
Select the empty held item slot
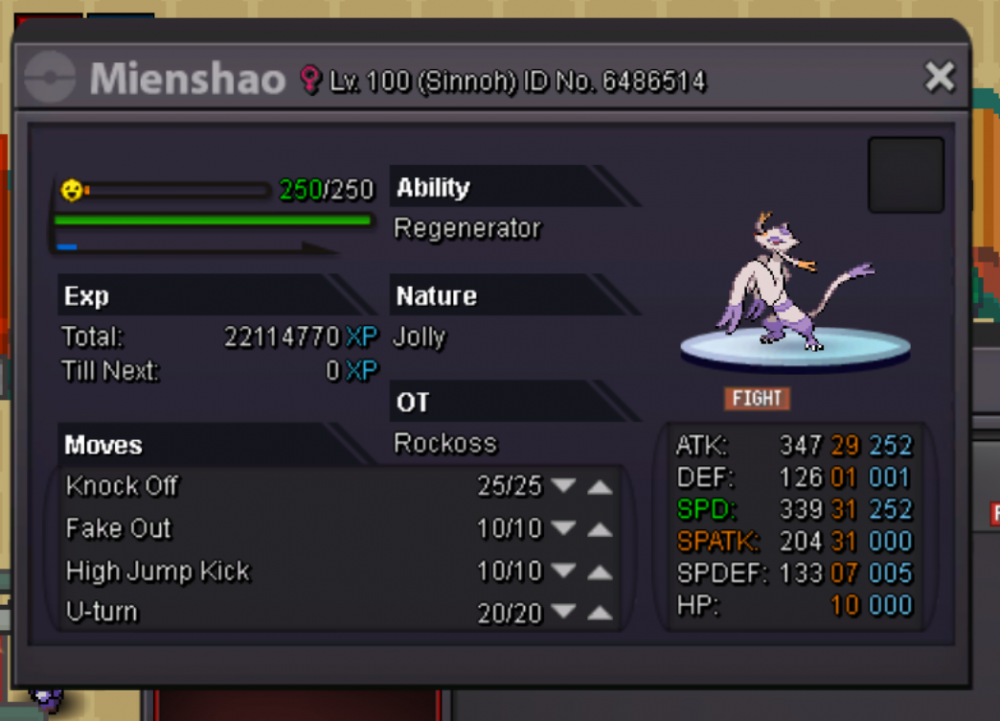(905, 175)
